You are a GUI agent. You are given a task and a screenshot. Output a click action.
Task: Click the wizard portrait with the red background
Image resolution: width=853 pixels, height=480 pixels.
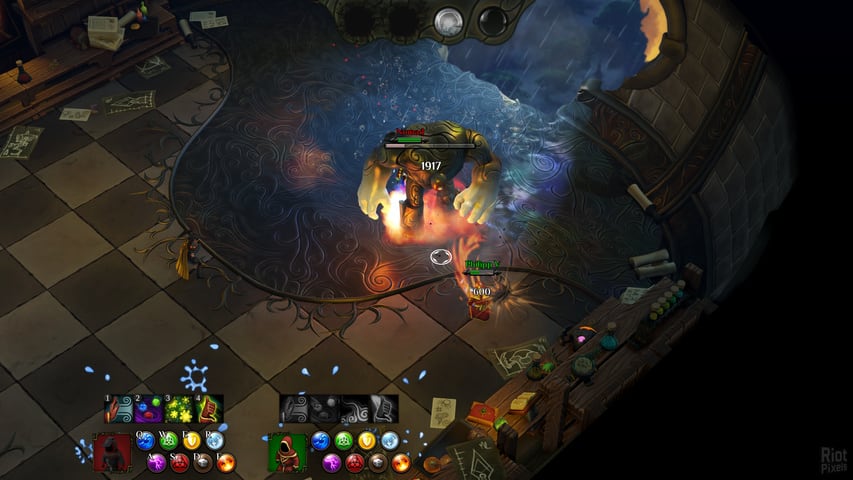(112, 452)
